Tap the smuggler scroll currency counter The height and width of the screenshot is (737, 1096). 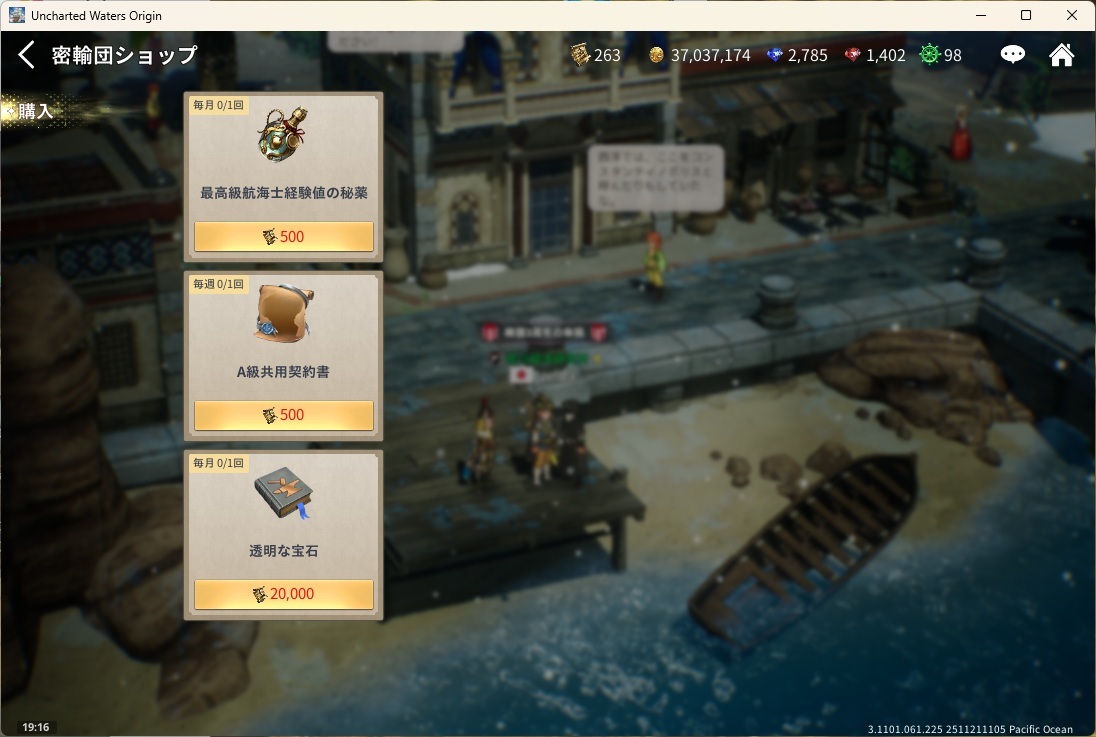pos(596,55)
